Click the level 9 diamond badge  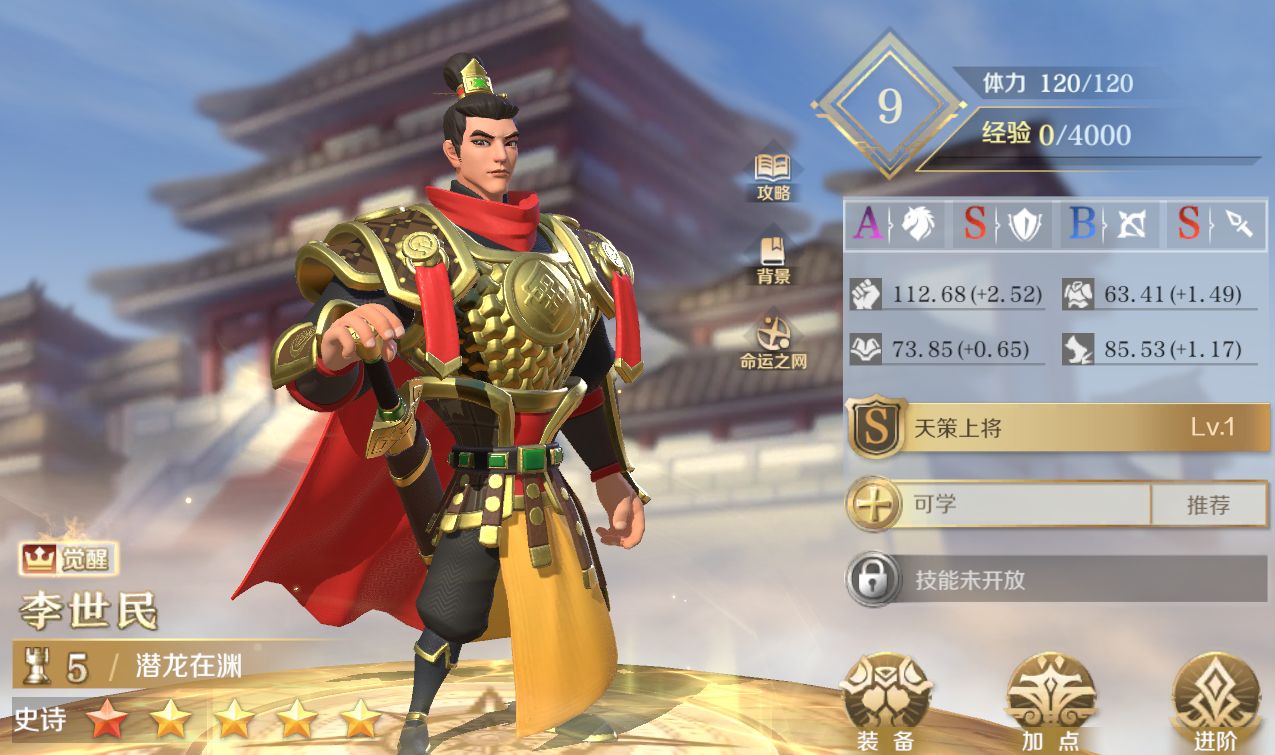tap(889, 107)
